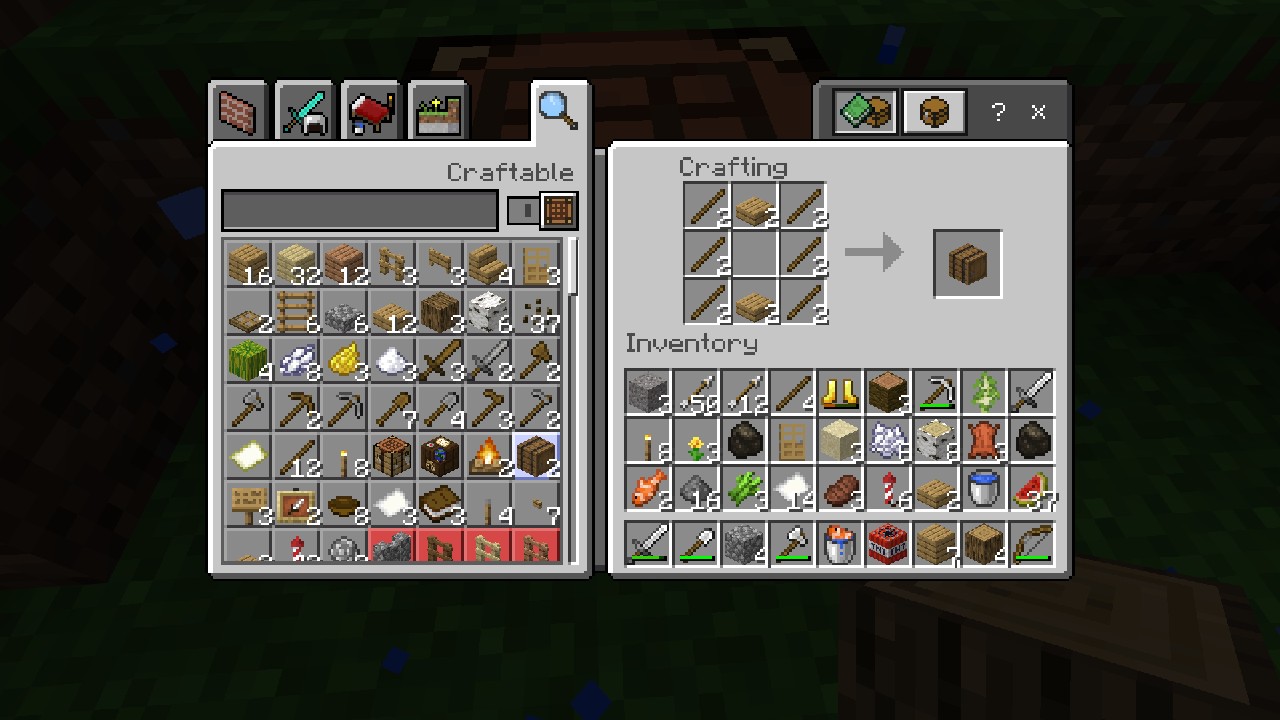The image size is (1280, 720).
Task: Select the bow in the inventory
Action: (x=1031, y=543)
